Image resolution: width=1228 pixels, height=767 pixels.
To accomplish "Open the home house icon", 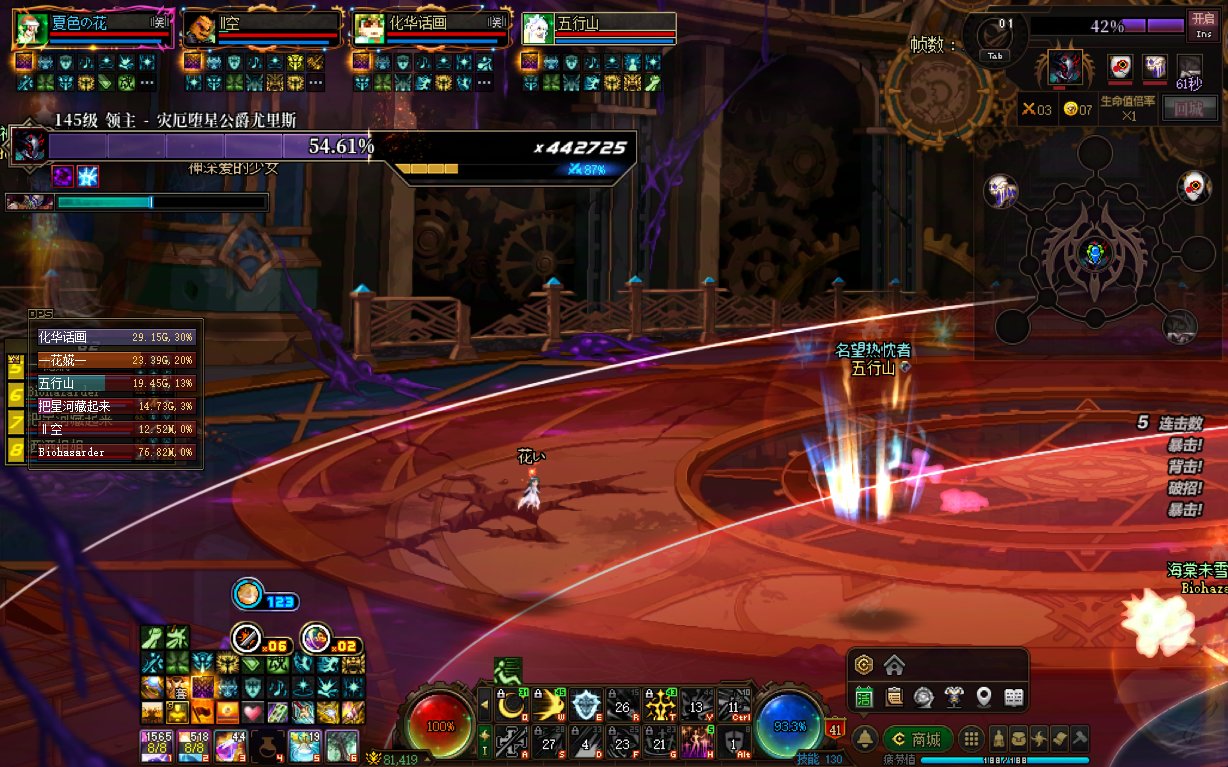I will (894, 665).
